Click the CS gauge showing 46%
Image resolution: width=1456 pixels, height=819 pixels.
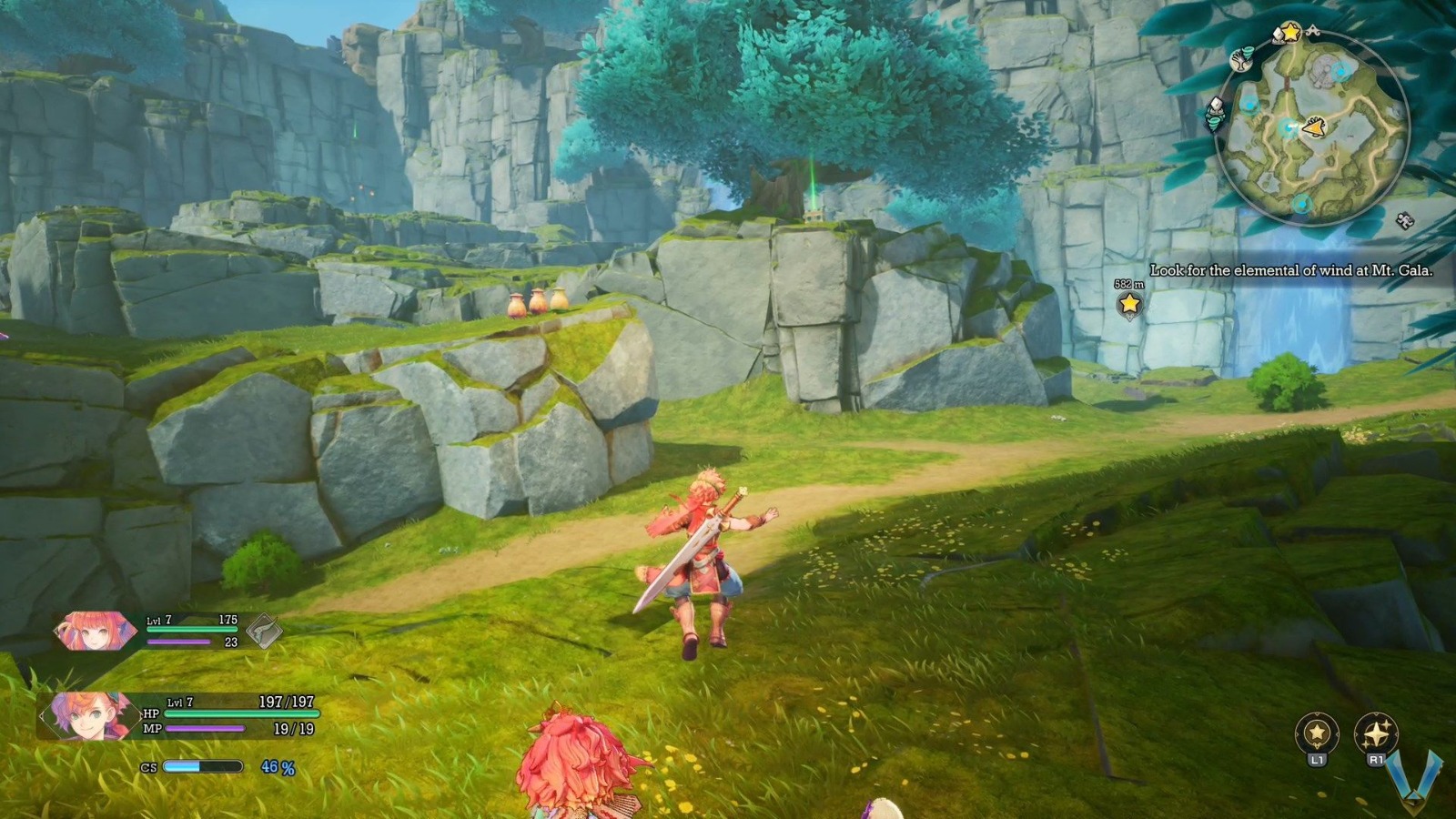click(205, 769)
